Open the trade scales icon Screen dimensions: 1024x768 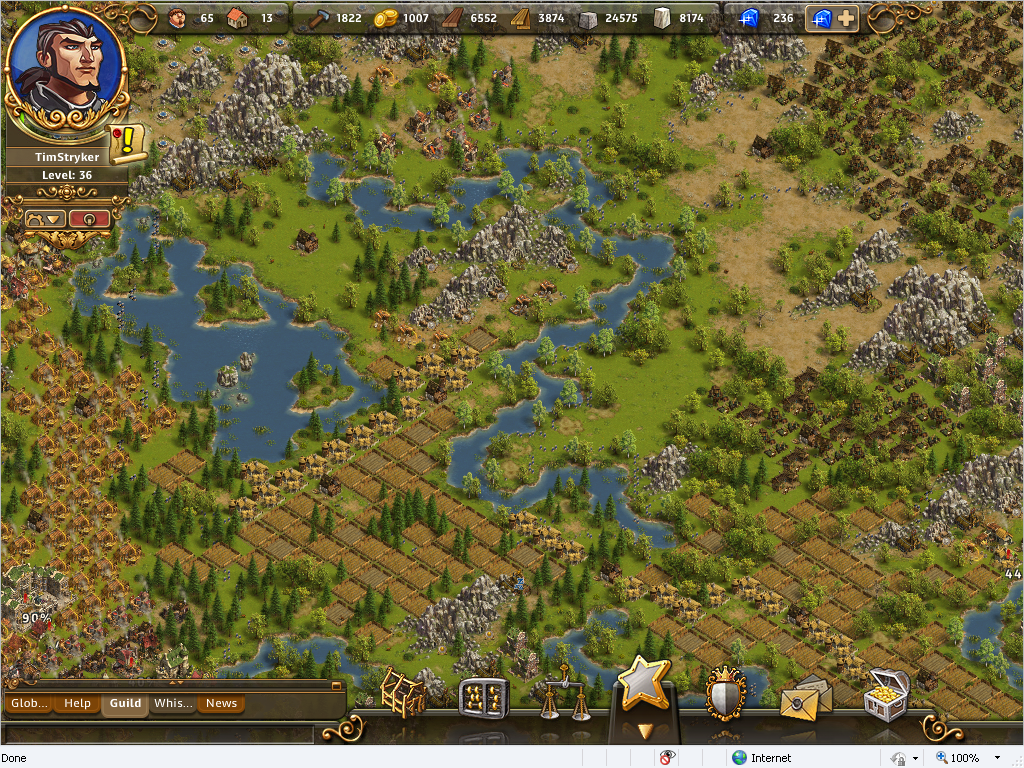tap(564, 696)
